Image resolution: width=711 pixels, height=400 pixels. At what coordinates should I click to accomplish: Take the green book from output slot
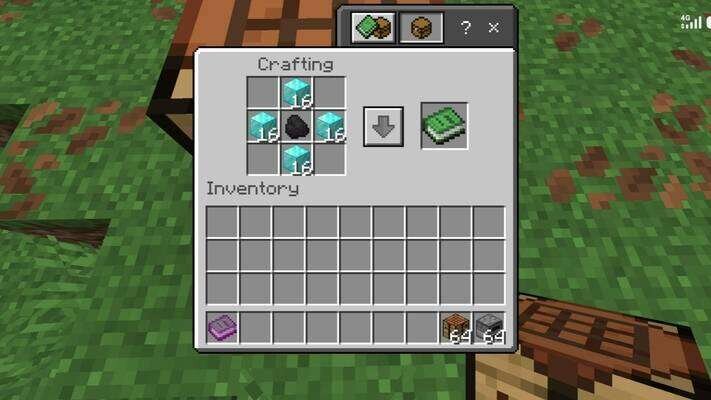444,126
